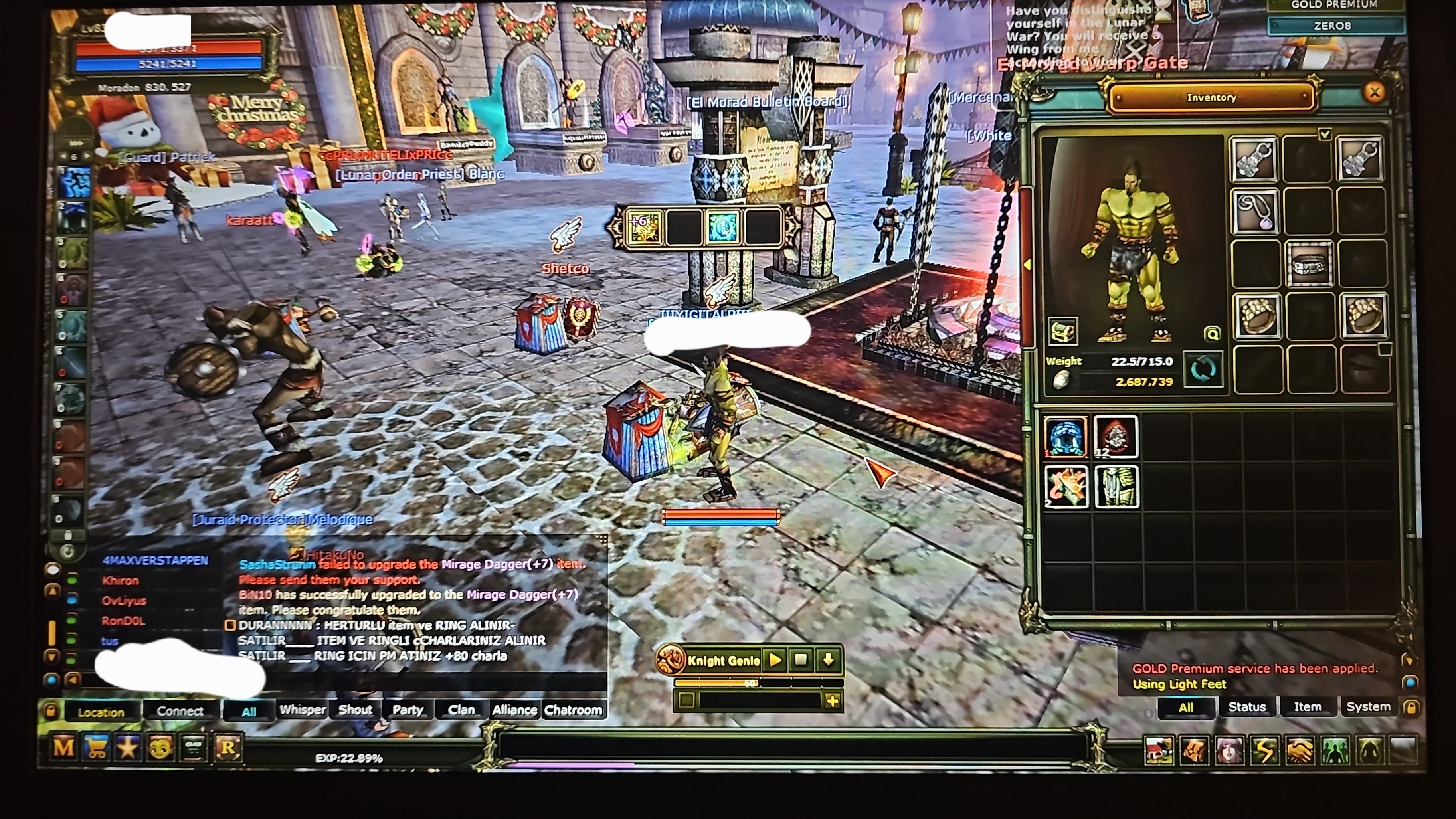Switch to the Status message tab
Image resolution: width=1456 pixels, height=819 pixels.
pyautogui.click(x=1247, y=707)
